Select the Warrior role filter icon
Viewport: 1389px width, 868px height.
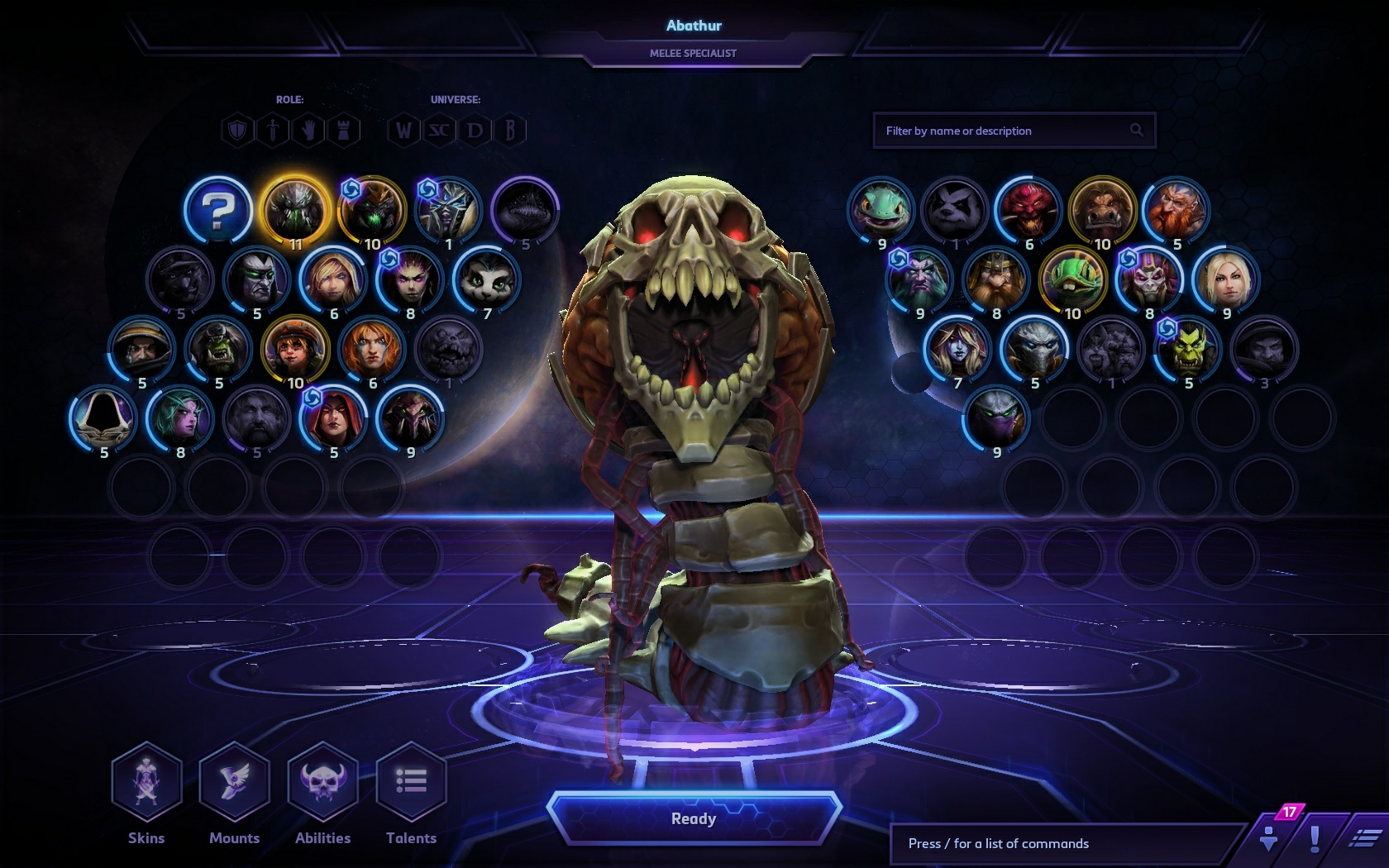point(237,130)
